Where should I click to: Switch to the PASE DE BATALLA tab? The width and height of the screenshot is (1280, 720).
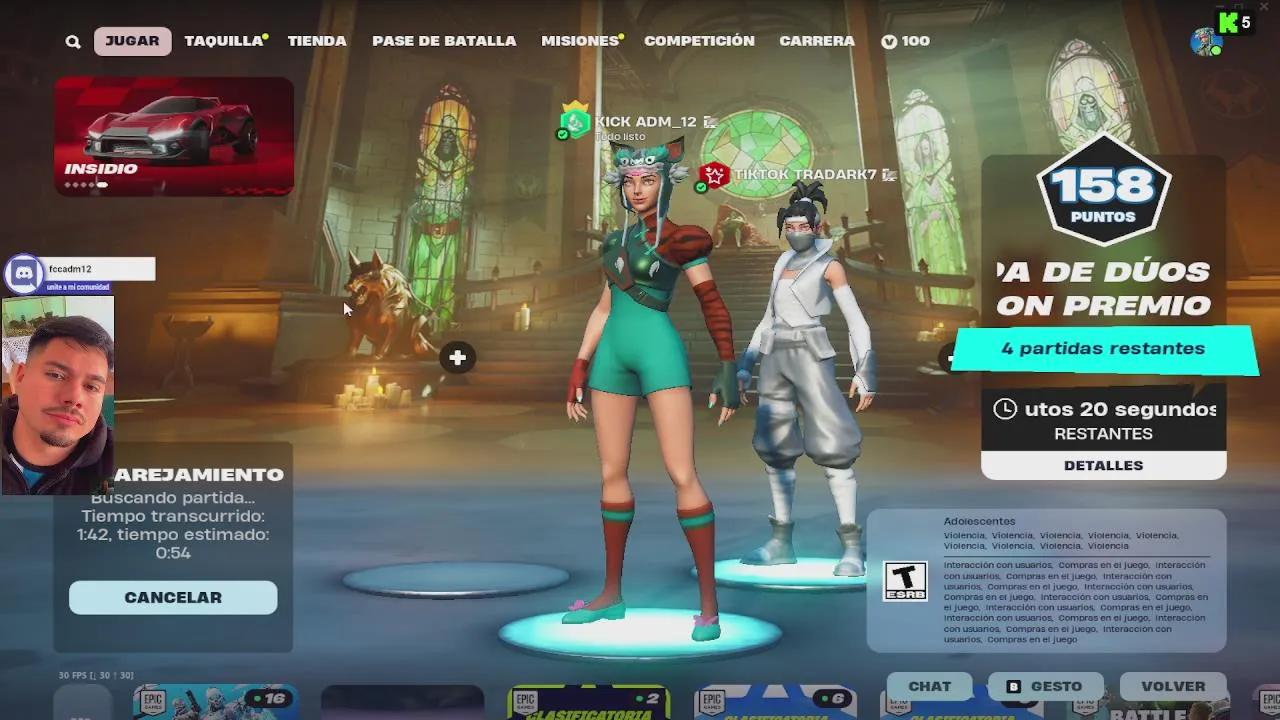[x=444, y=41]
